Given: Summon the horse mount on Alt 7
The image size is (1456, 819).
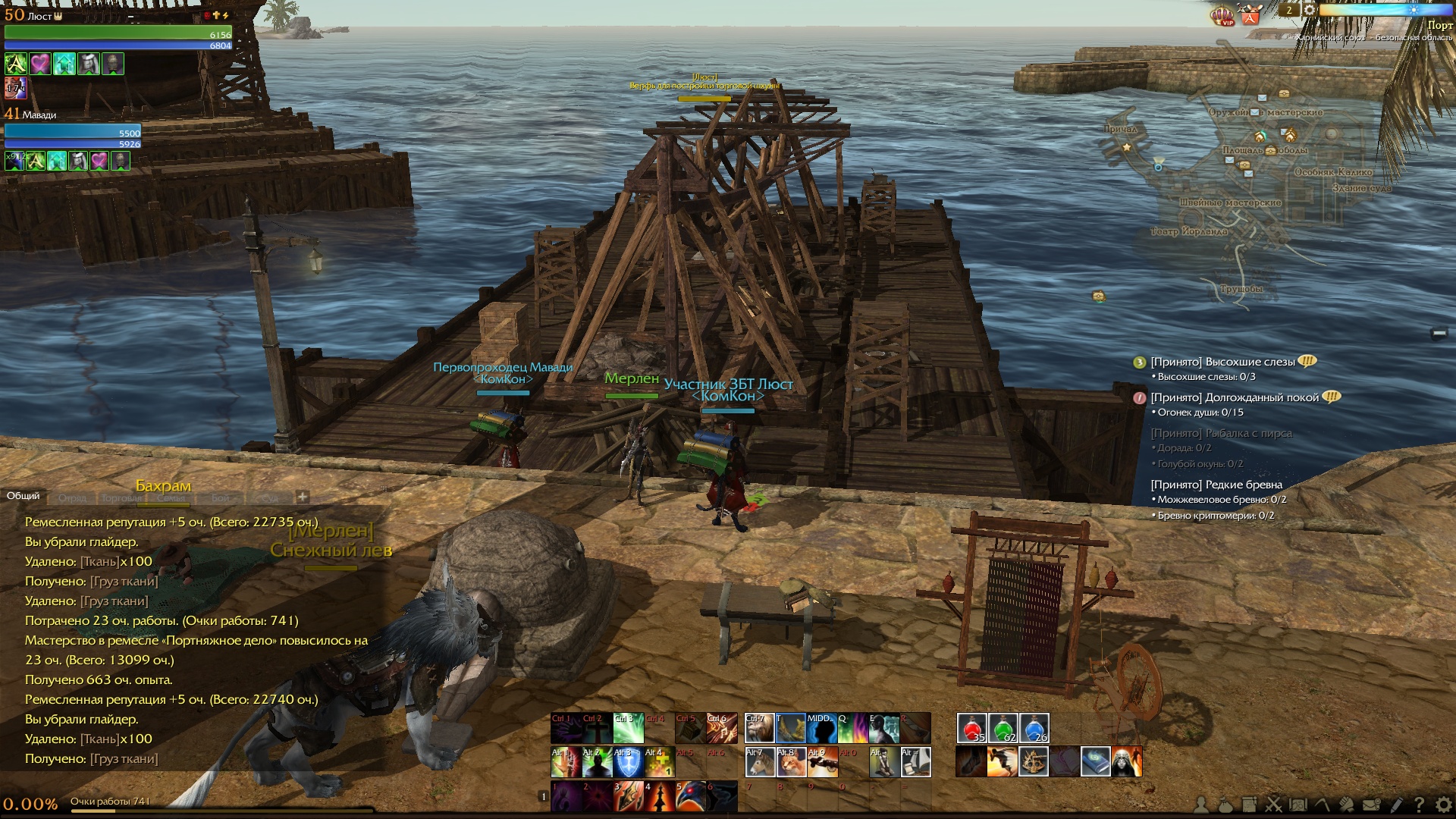Looking at the screenshot, I should point(759,762).
